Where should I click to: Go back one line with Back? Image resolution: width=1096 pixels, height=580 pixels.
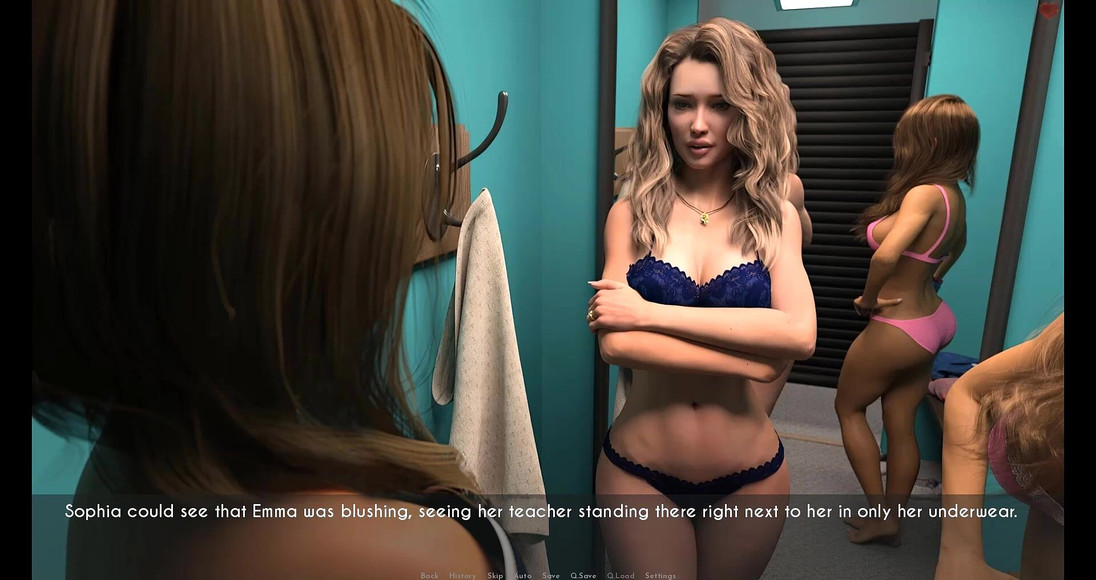pyautogui.click(x=429, y=575)
